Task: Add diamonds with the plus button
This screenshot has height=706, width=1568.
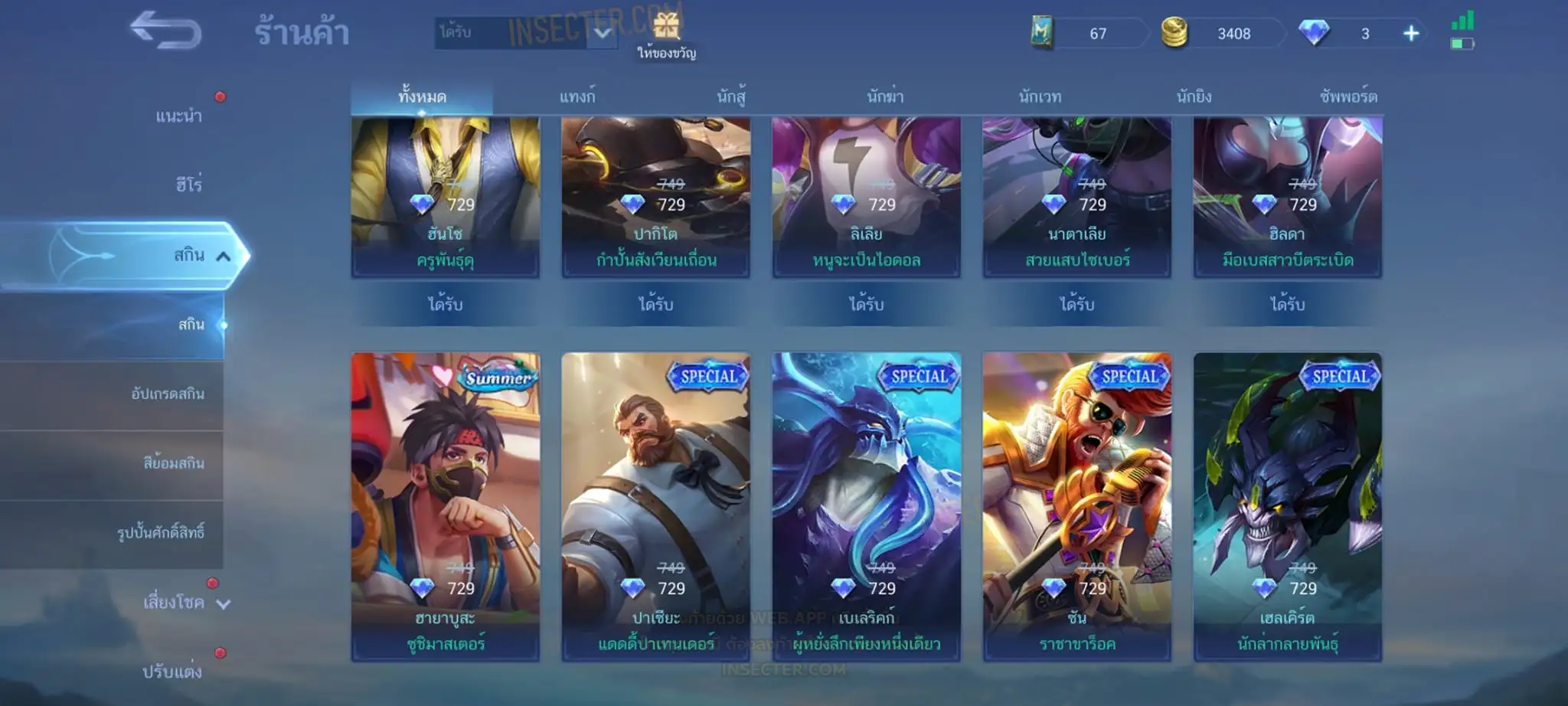Action: [1411, 34]
